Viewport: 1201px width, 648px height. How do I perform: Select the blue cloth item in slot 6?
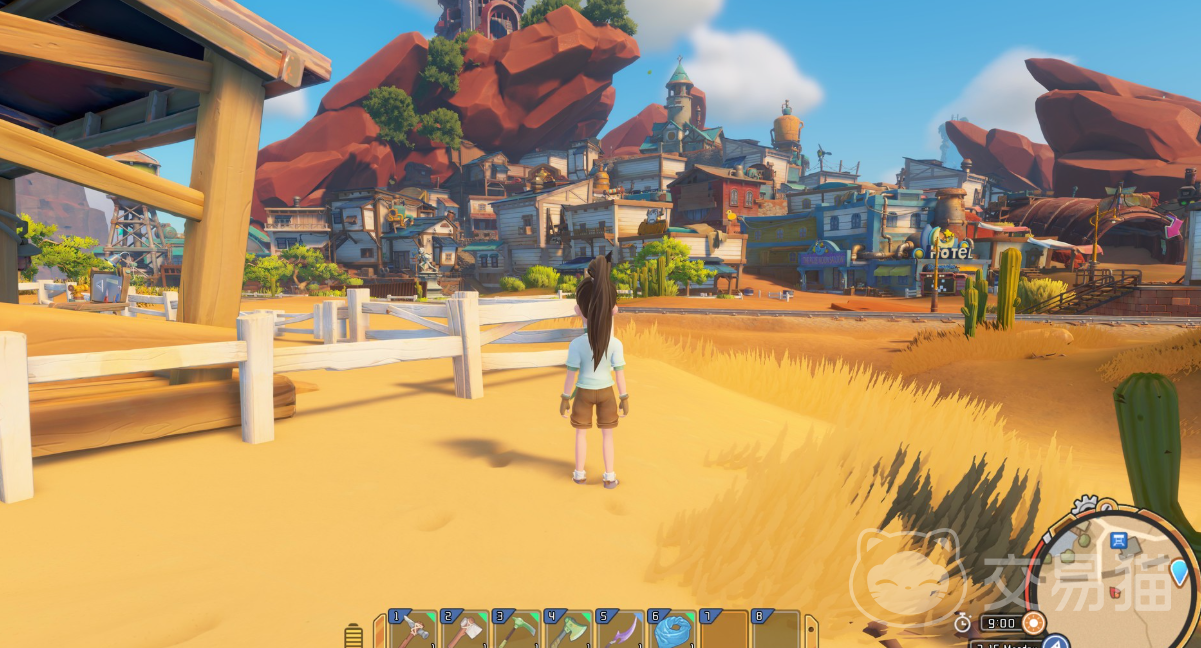click(x=673, y=630)
